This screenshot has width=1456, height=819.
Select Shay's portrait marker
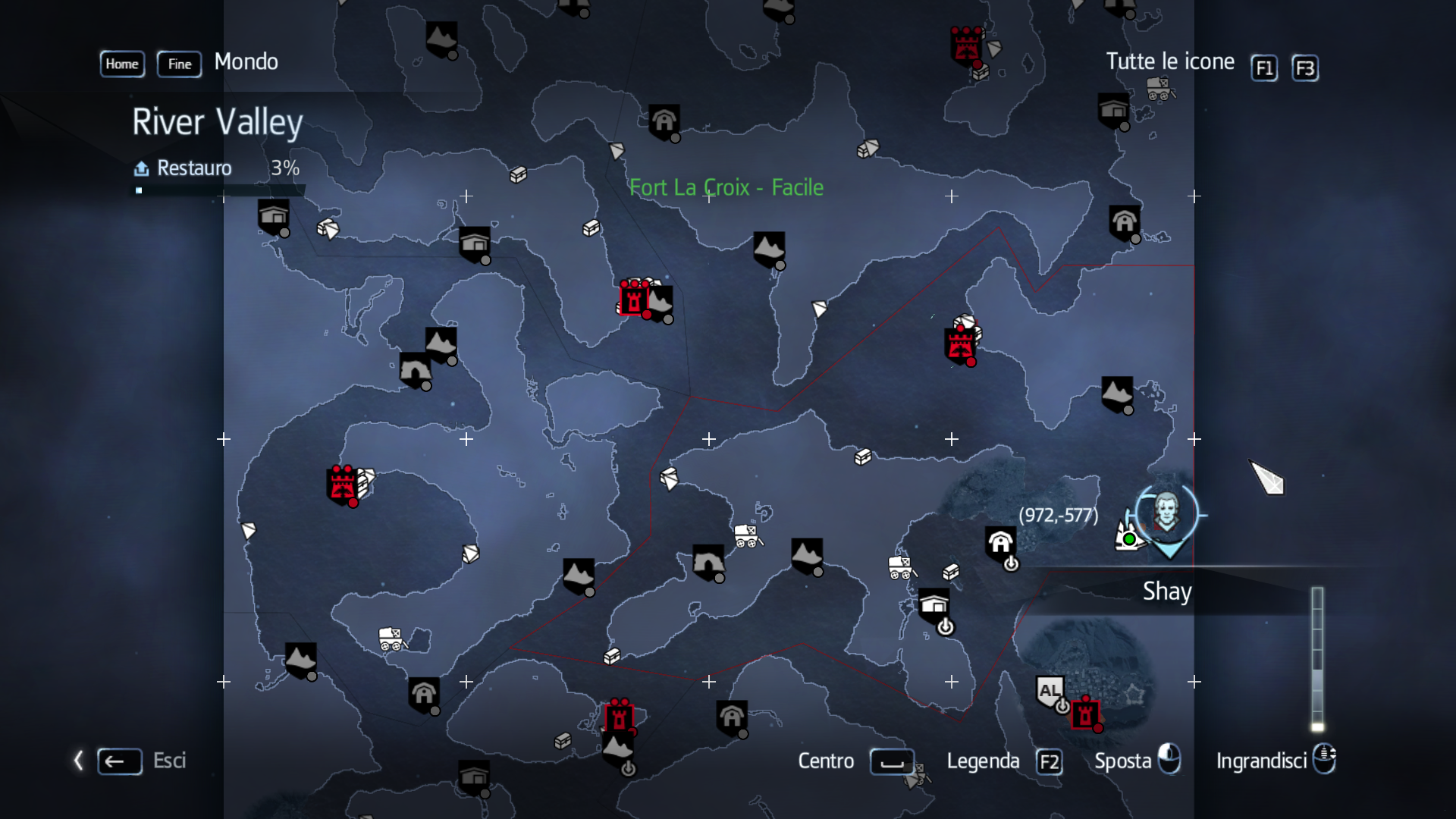[x=1166, y=512]
